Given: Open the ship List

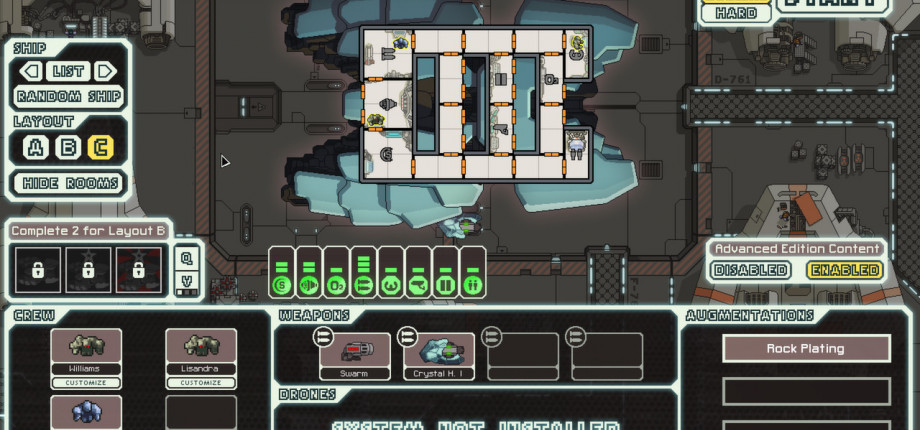Looking at the screenshot, I should (69, 72).
